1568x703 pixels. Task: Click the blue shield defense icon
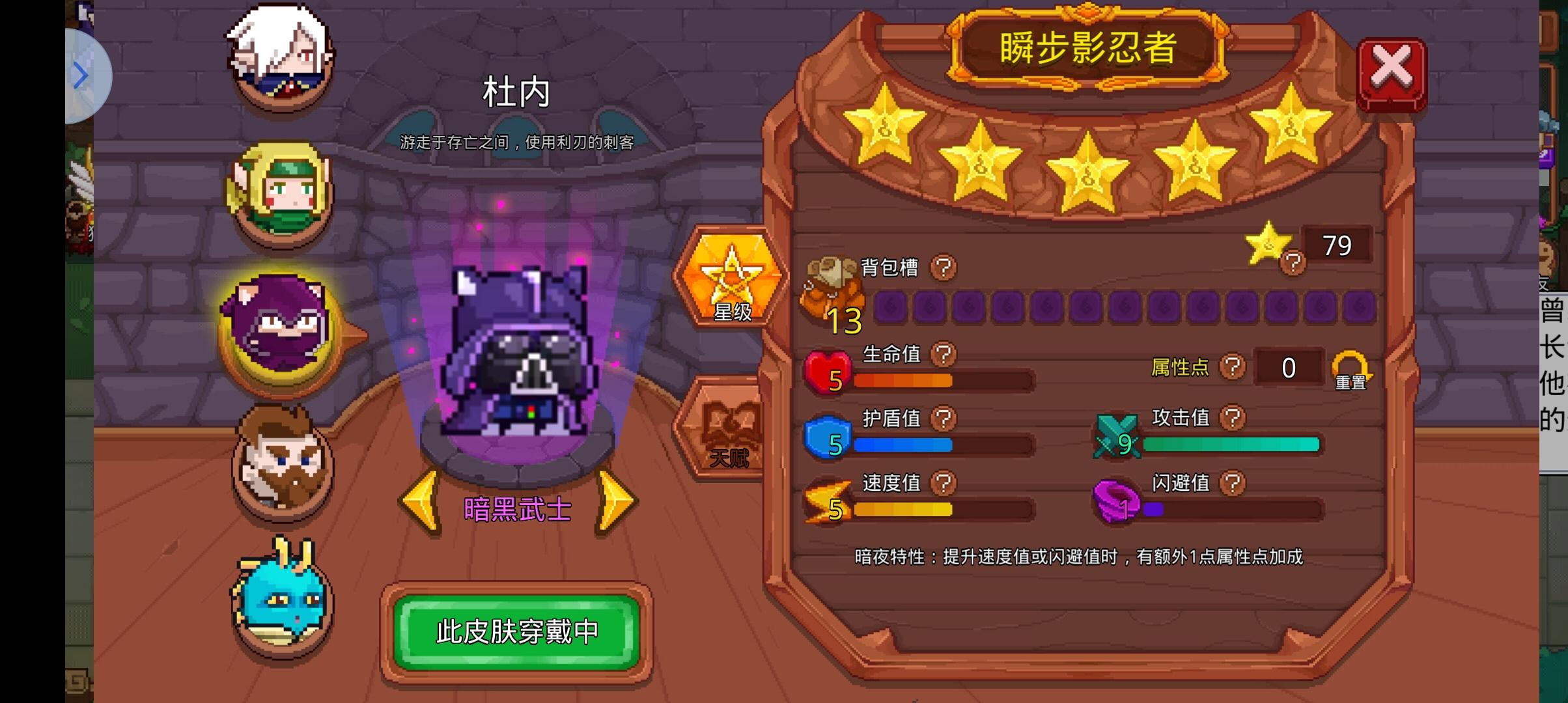click(x=827, y=435)
